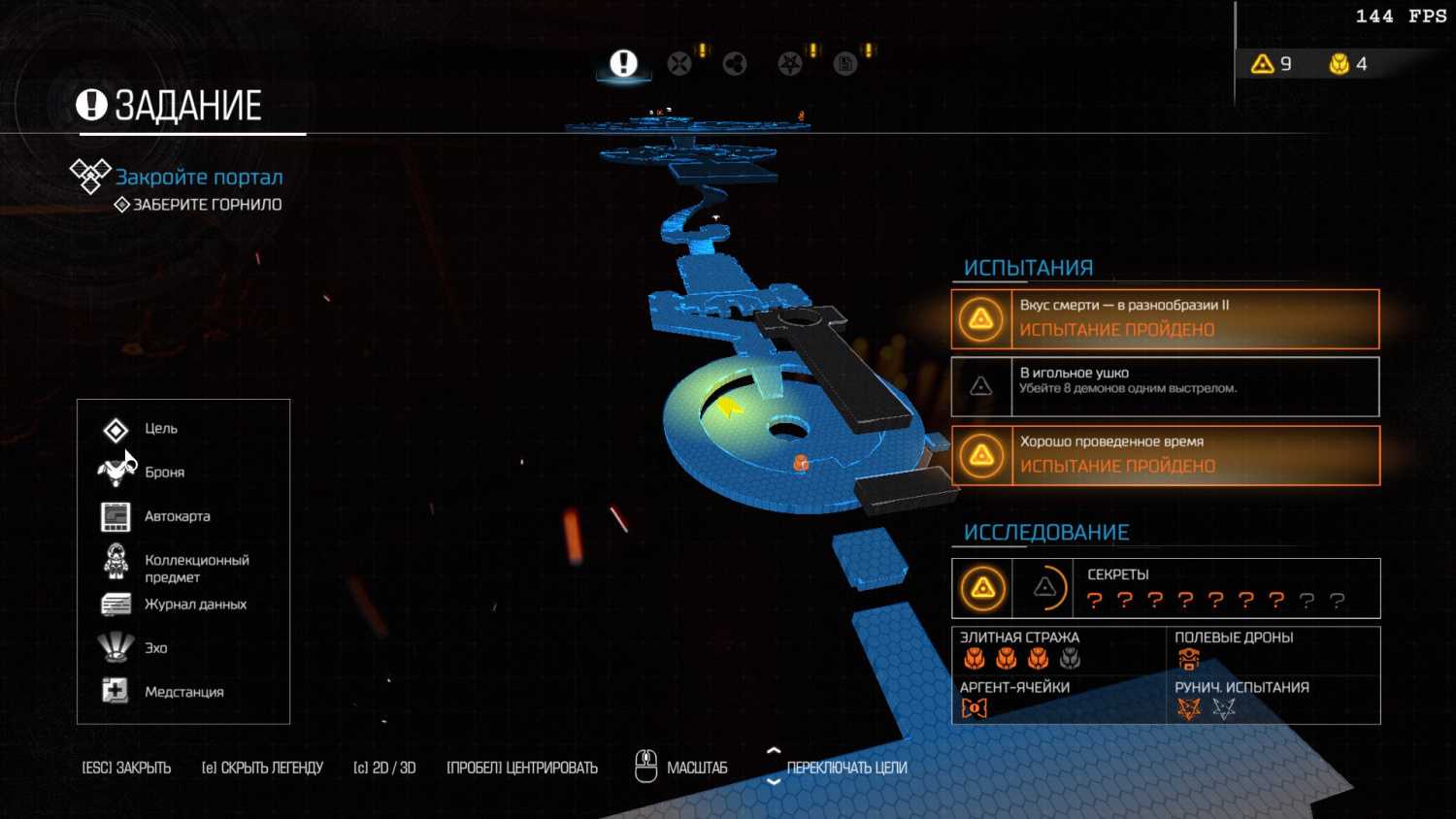Select the 'Вкус смерти — в разнообразии II' challenge
The height and width of the screenshot is (819, 1456).
click(1165, 318)
